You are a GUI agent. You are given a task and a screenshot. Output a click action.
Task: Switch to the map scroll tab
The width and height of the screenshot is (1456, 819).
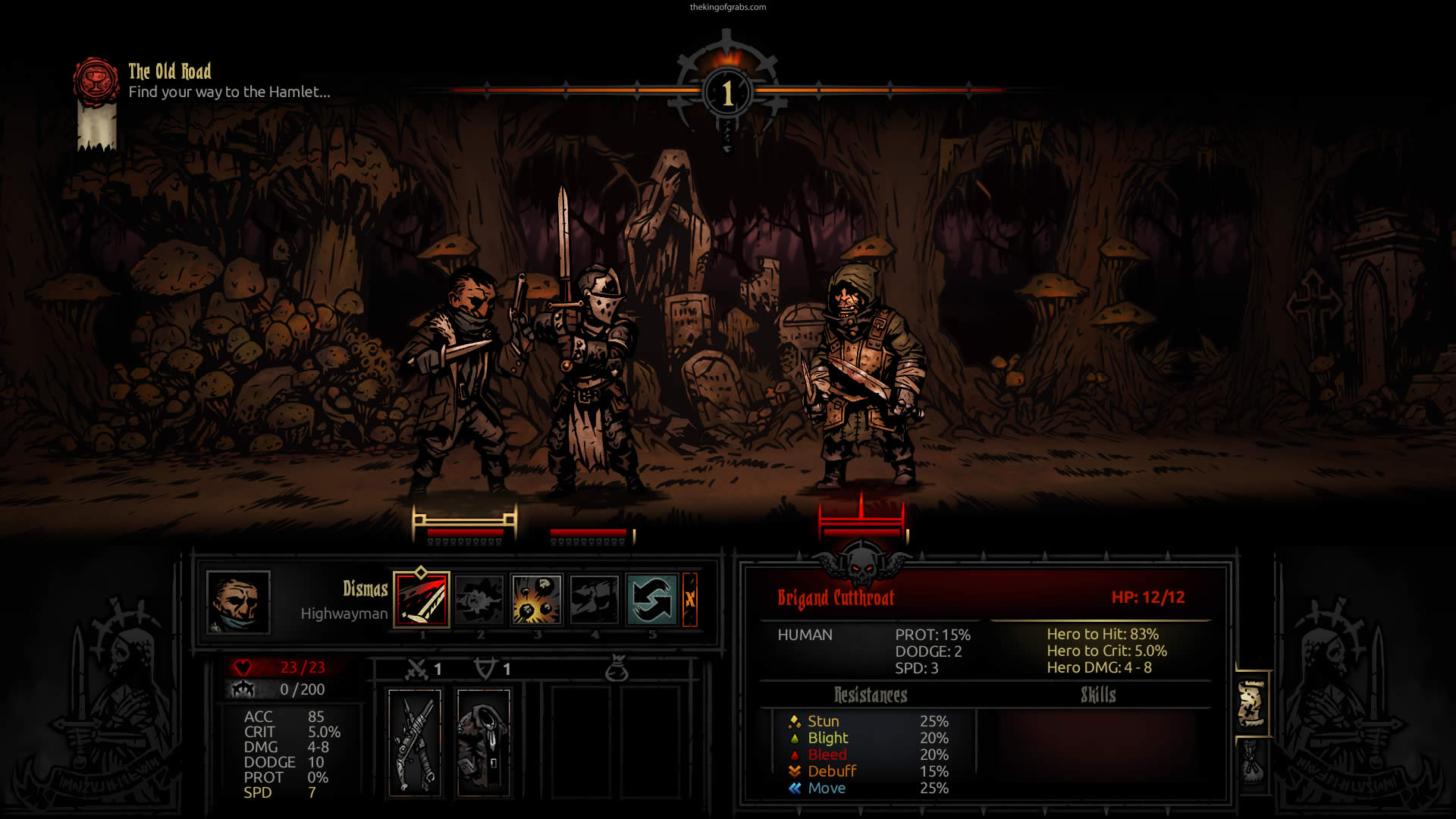(1251, 703)
